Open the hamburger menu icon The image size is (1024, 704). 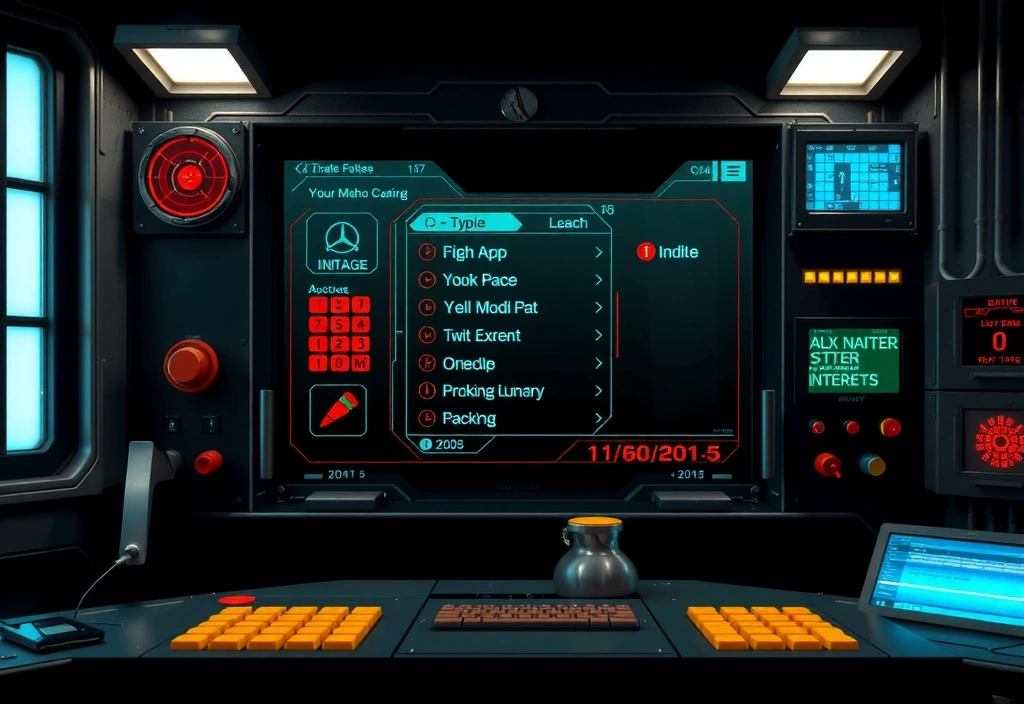pos(733,171)
